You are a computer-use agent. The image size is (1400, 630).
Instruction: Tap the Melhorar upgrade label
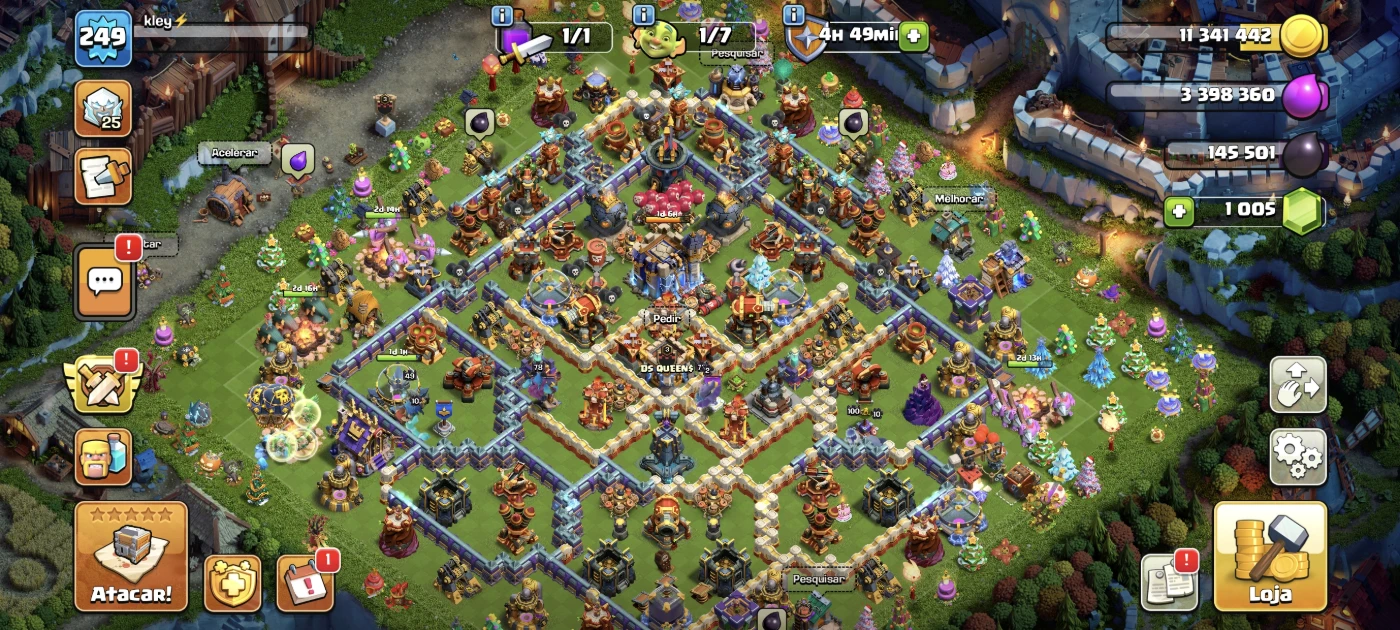[x=959, y=198]
